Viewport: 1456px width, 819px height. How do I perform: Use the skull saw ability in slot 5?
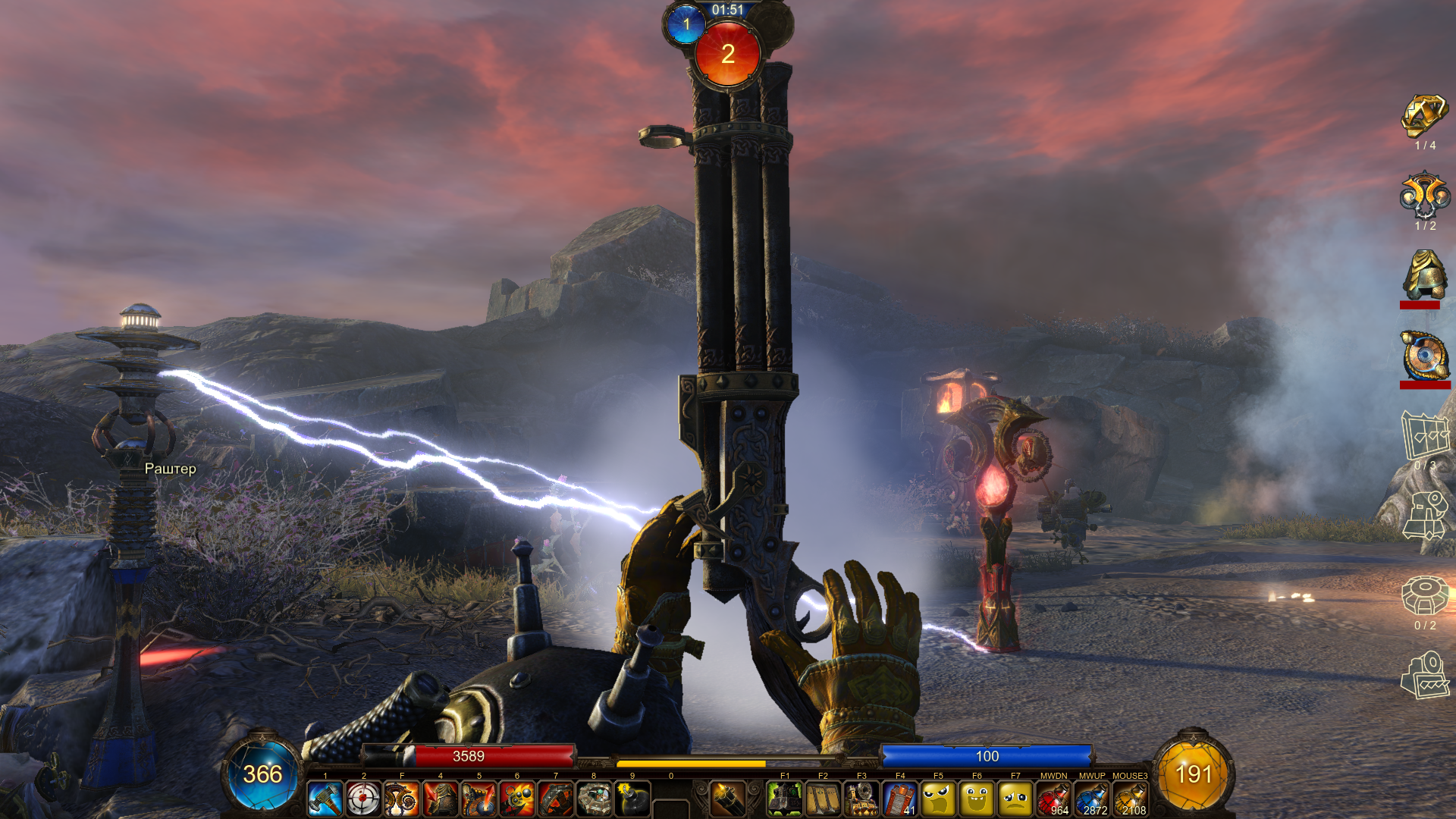(479, 799)
